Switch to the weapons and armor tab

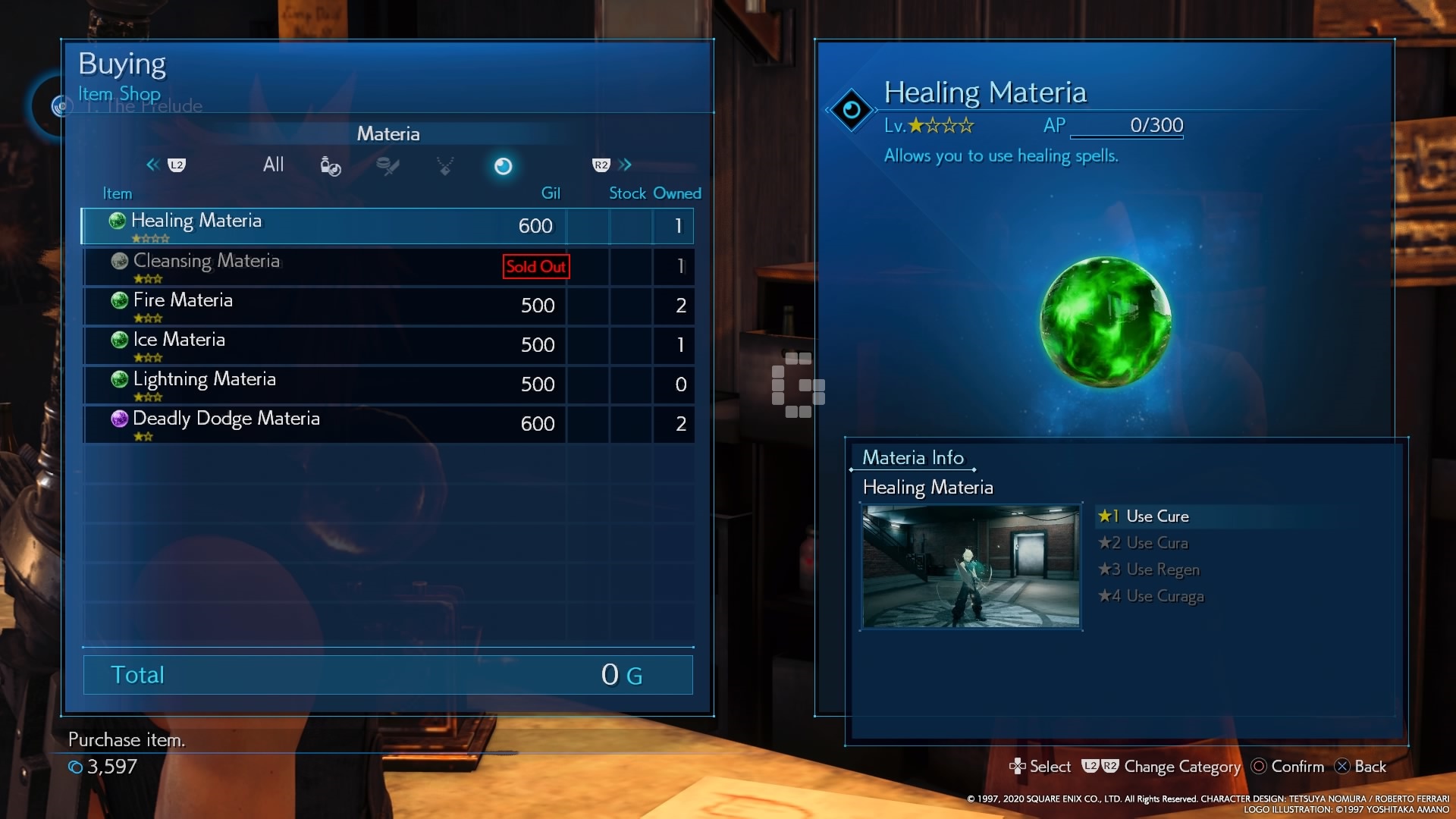click(x=388, y=165)
